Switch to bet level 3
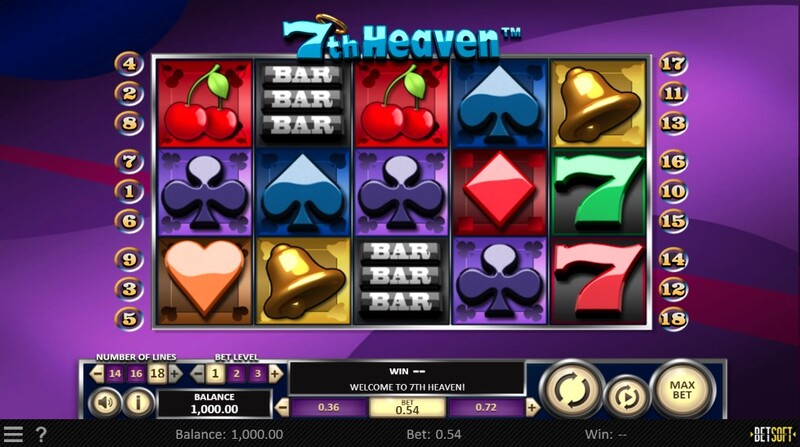 pos(256,373)
